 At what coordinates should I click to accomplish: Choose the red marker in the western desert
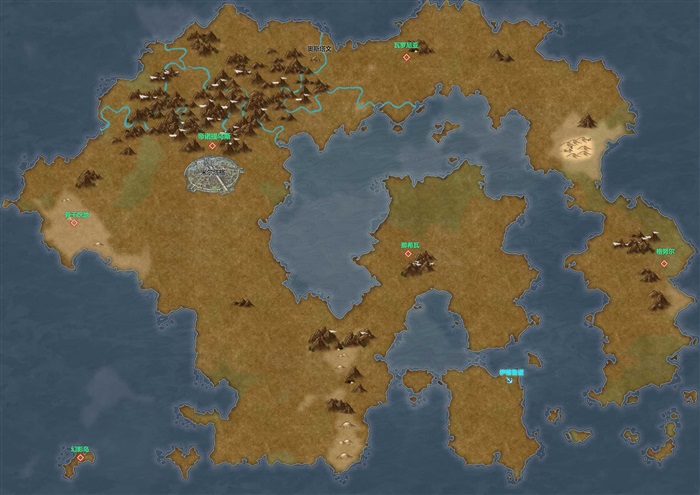point(74,222)
